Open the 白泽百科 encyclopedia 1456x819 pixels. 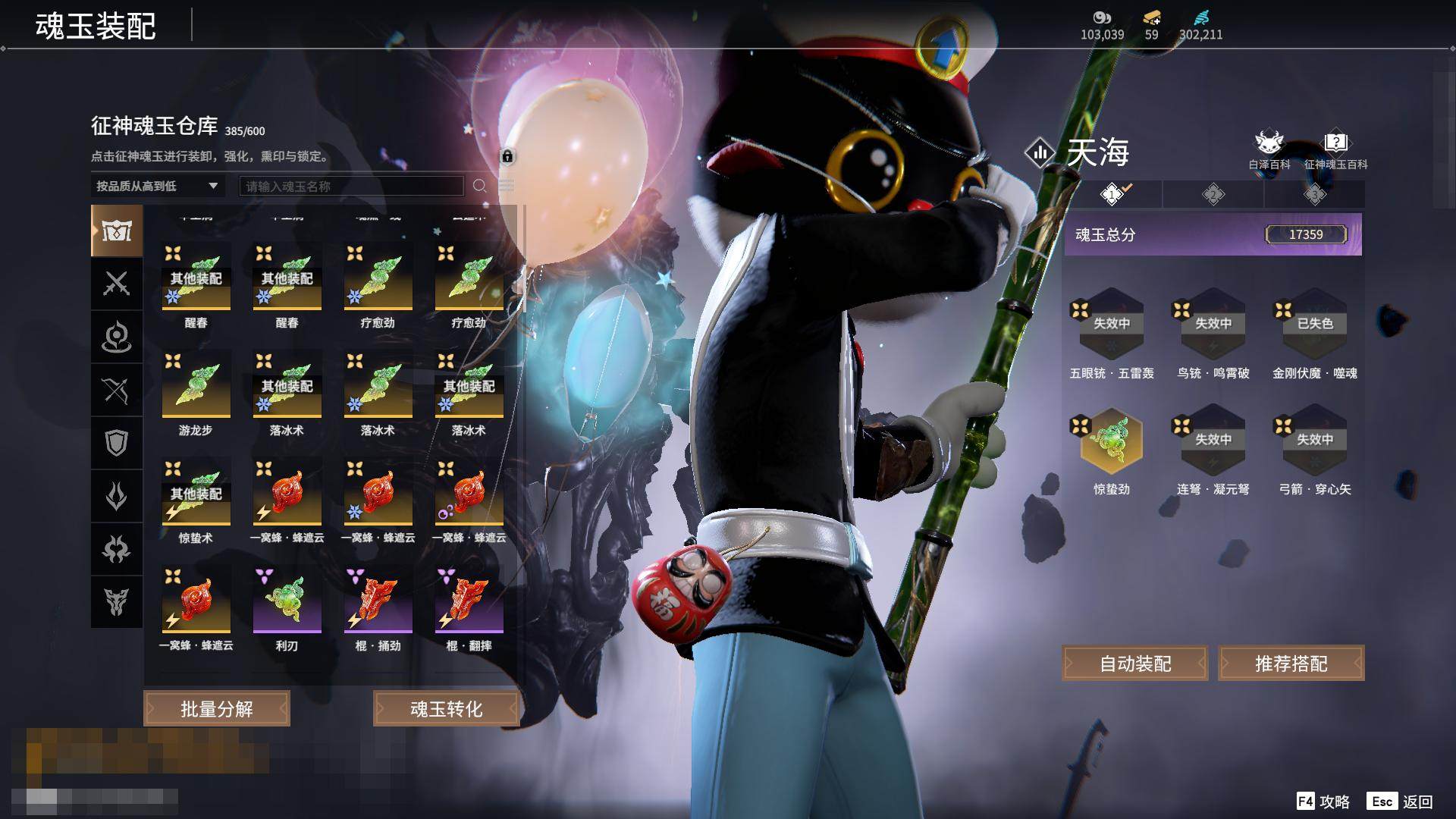point(1269,149)
